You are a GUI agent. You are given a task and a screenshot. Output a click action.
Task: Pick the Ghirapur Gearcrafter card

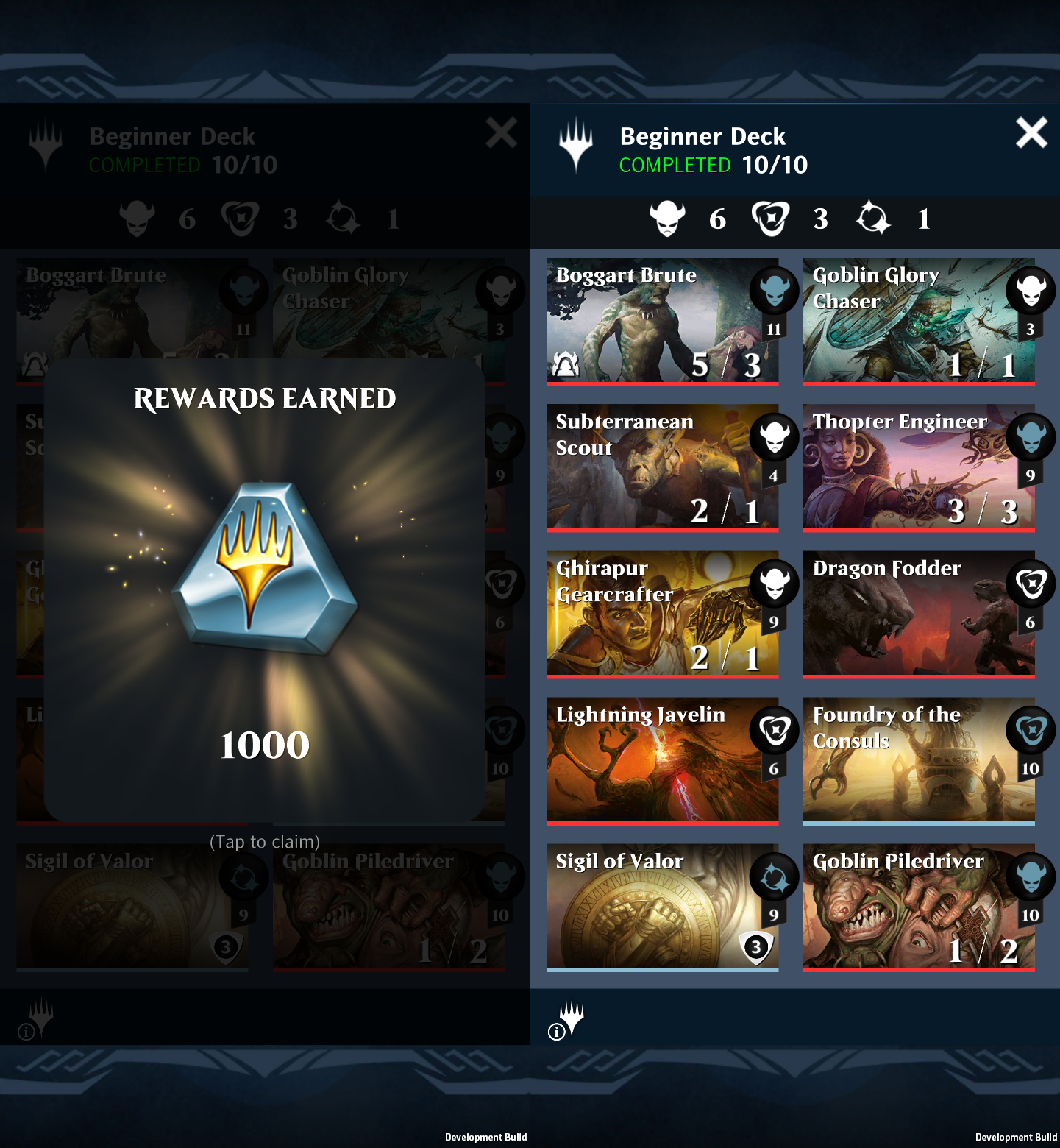662,613
